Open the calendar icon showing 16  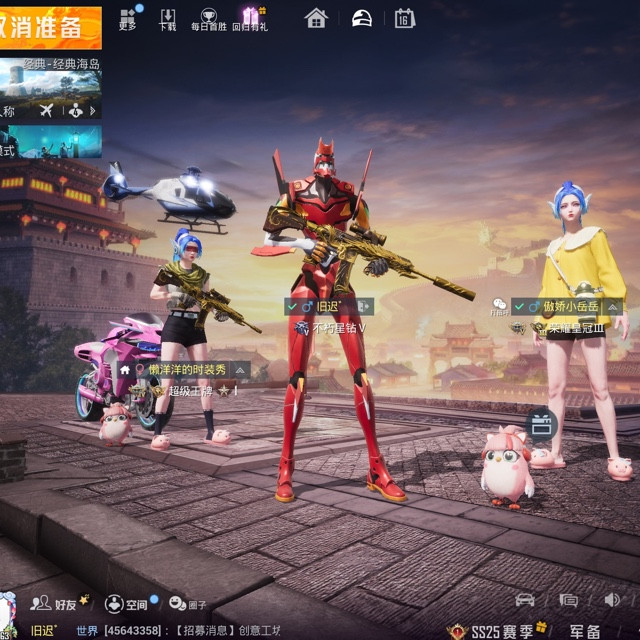[404, 18]
